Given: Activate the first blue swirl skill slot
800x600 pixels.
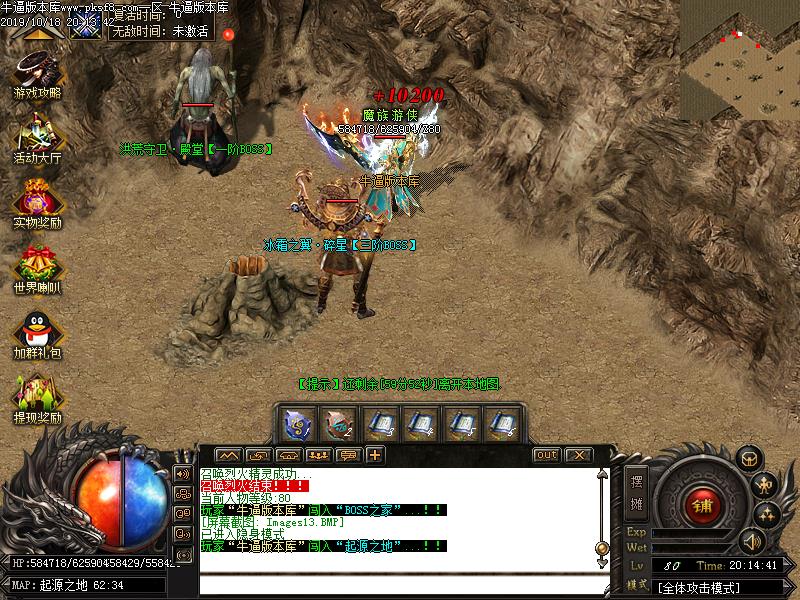Looking at the screenshot, I should 299,424.
